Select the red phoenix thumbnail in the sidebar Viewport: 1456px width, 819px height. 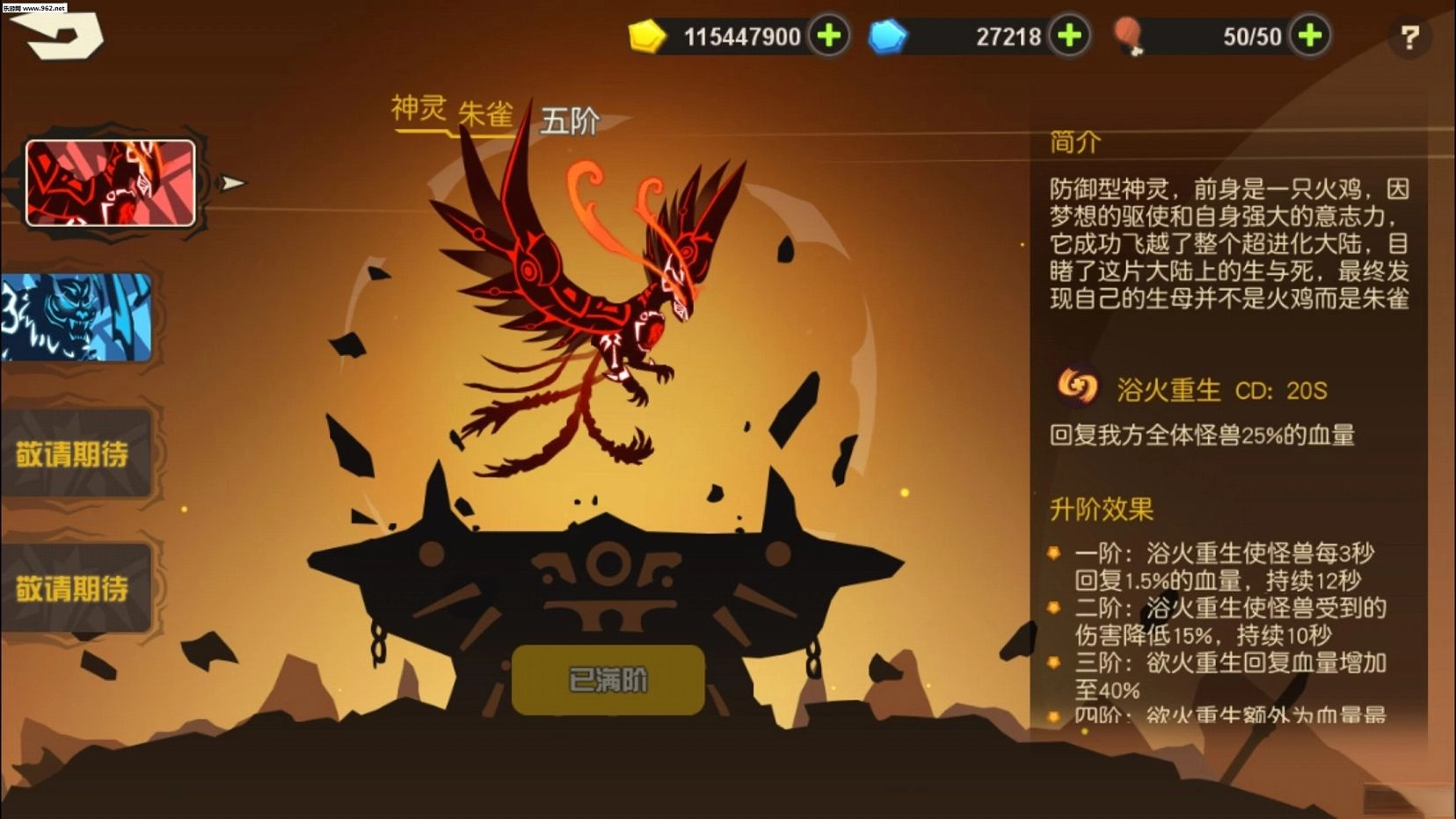[110, 182]
